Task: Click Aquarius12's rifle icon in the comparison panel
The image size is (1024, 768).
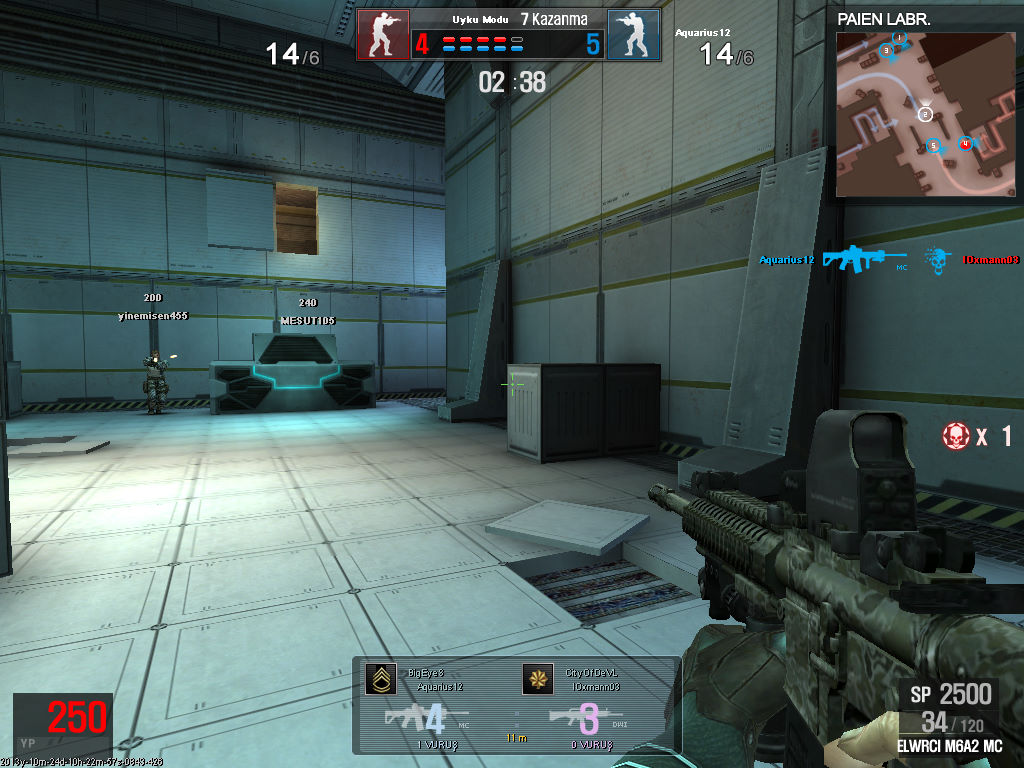Action: coord(408,717)
